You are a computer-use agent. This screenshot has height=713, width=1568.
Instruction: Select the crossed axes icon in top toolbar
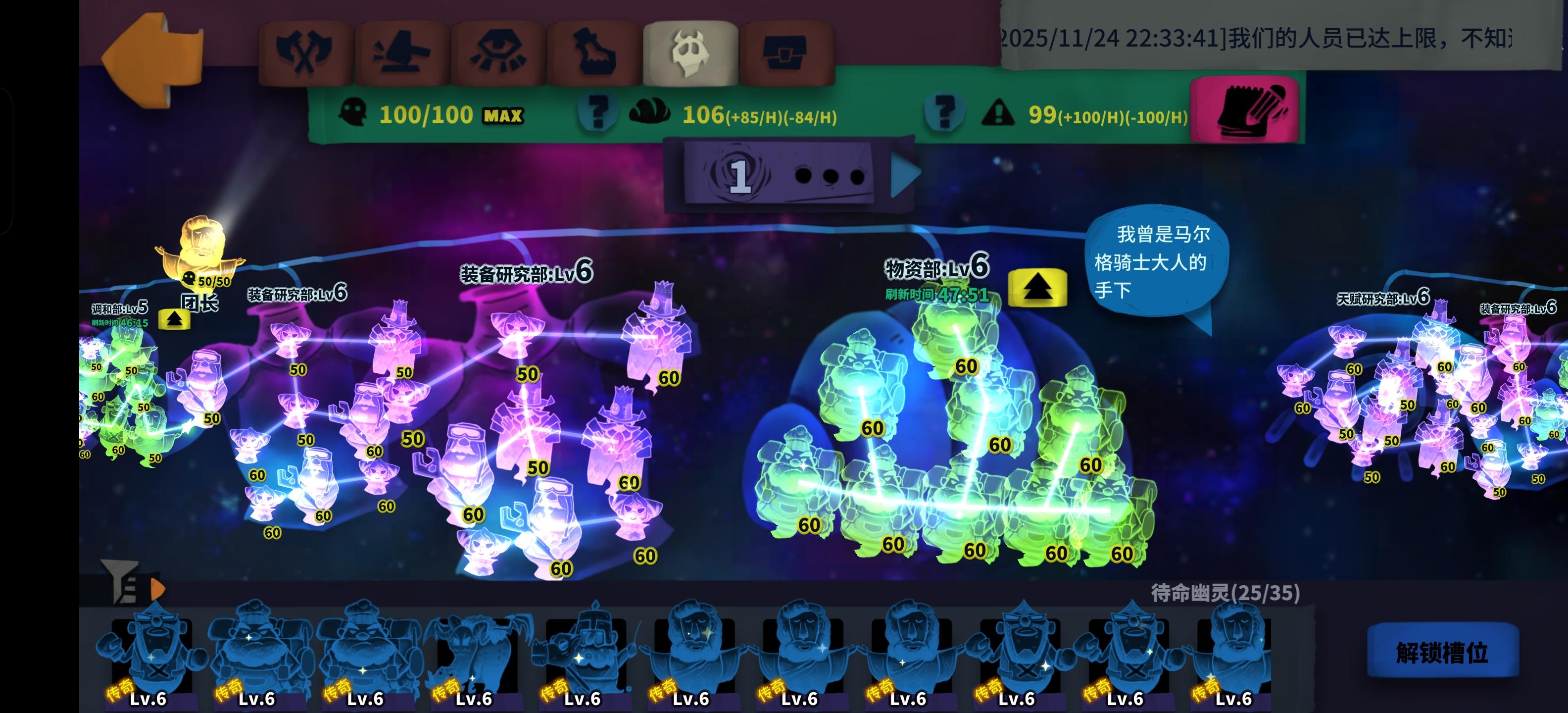(305, 50)
